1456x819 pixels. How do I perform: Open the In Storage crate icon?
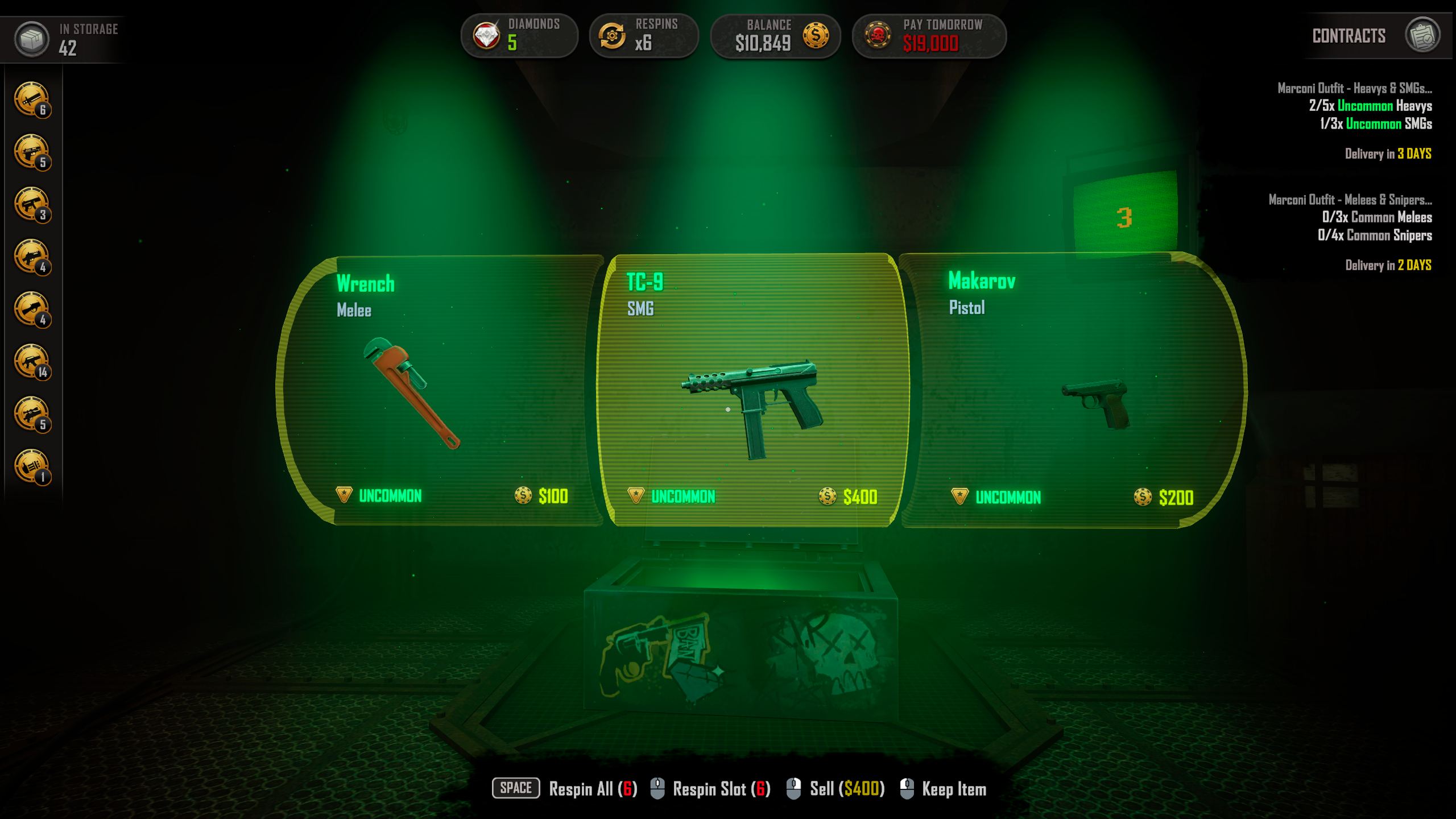[x=32, y=39]
